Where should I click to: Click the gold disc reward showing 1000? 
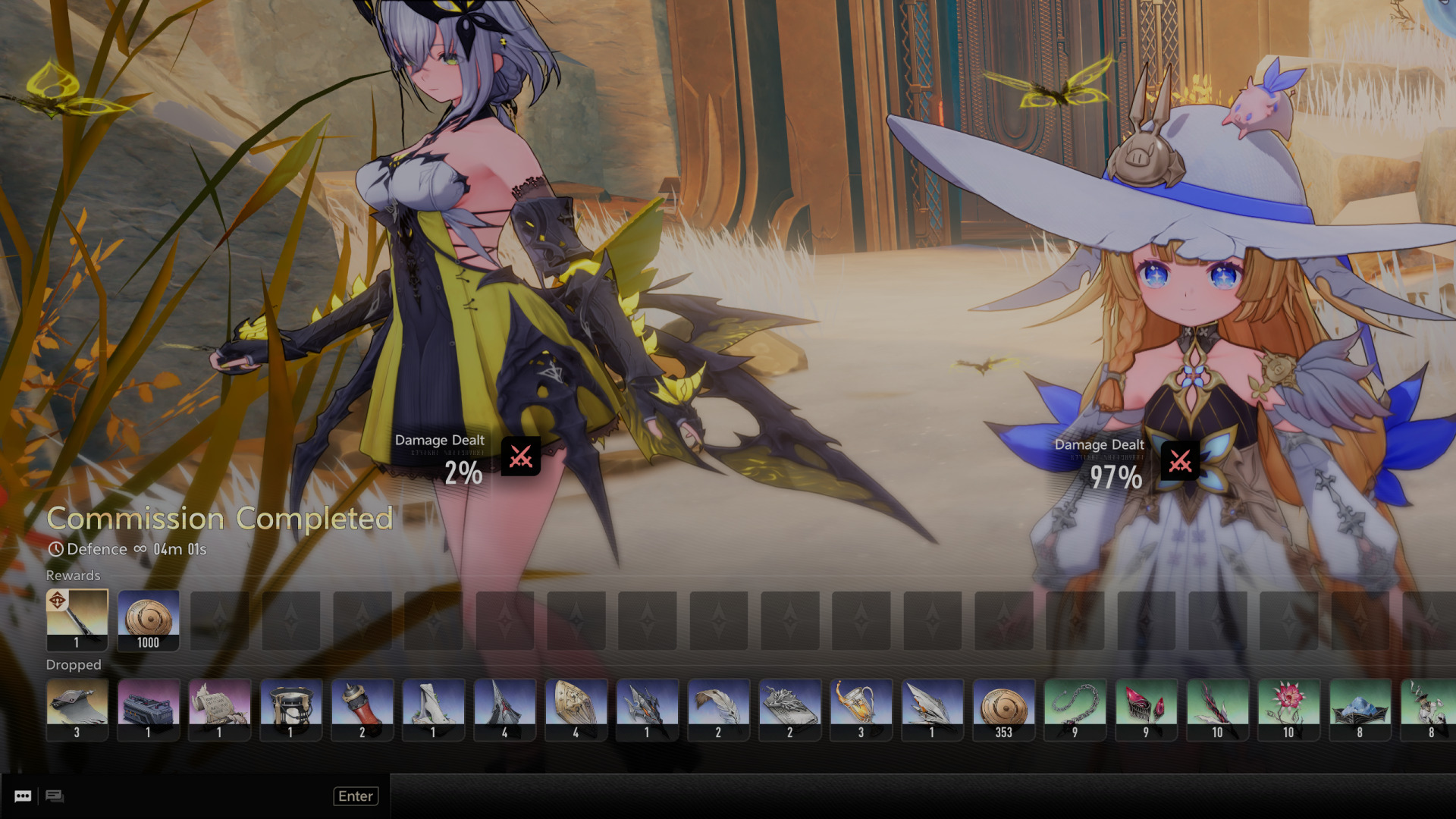click(x=148, y=620)
